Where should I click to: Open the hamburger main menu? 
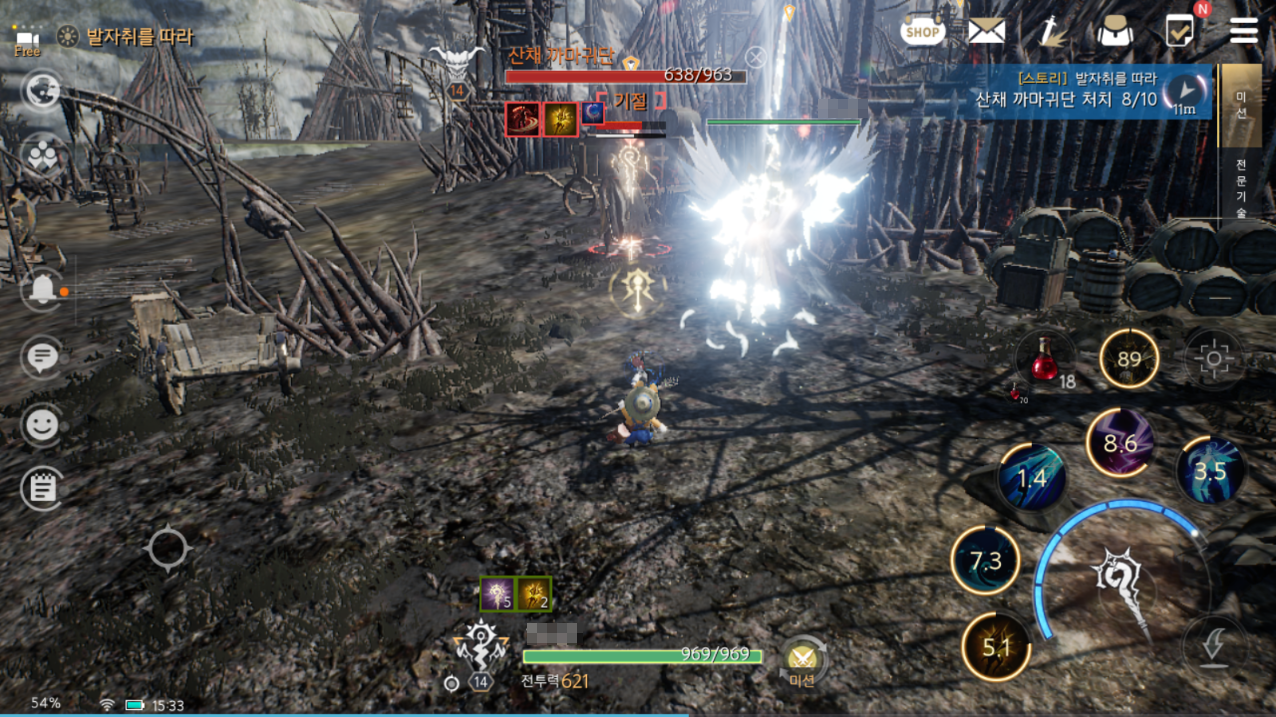click(x=1244, y=31)
